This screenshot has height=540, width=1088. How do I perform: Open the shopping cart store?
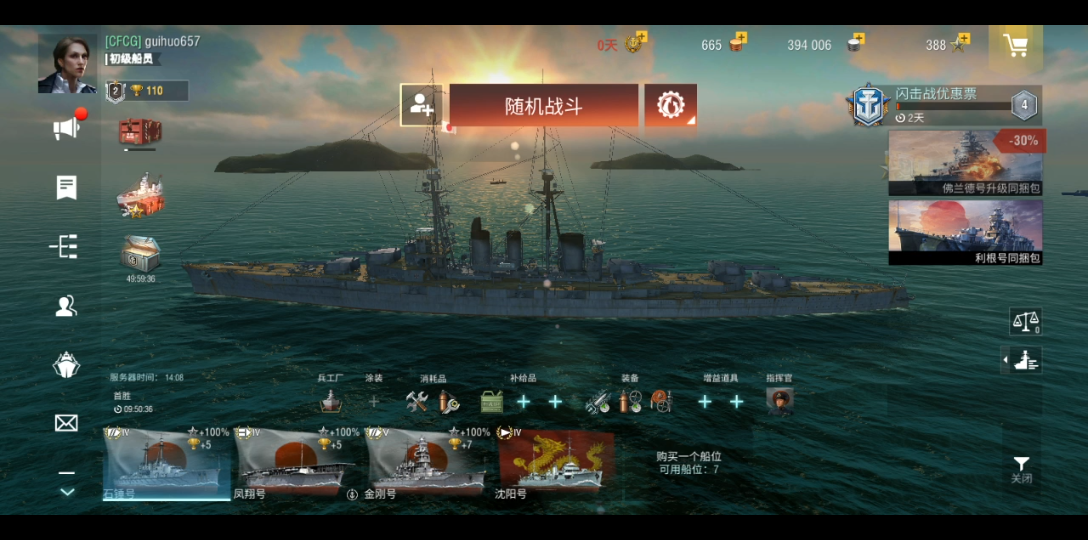pyautogui.click(x=1015, y=46)
